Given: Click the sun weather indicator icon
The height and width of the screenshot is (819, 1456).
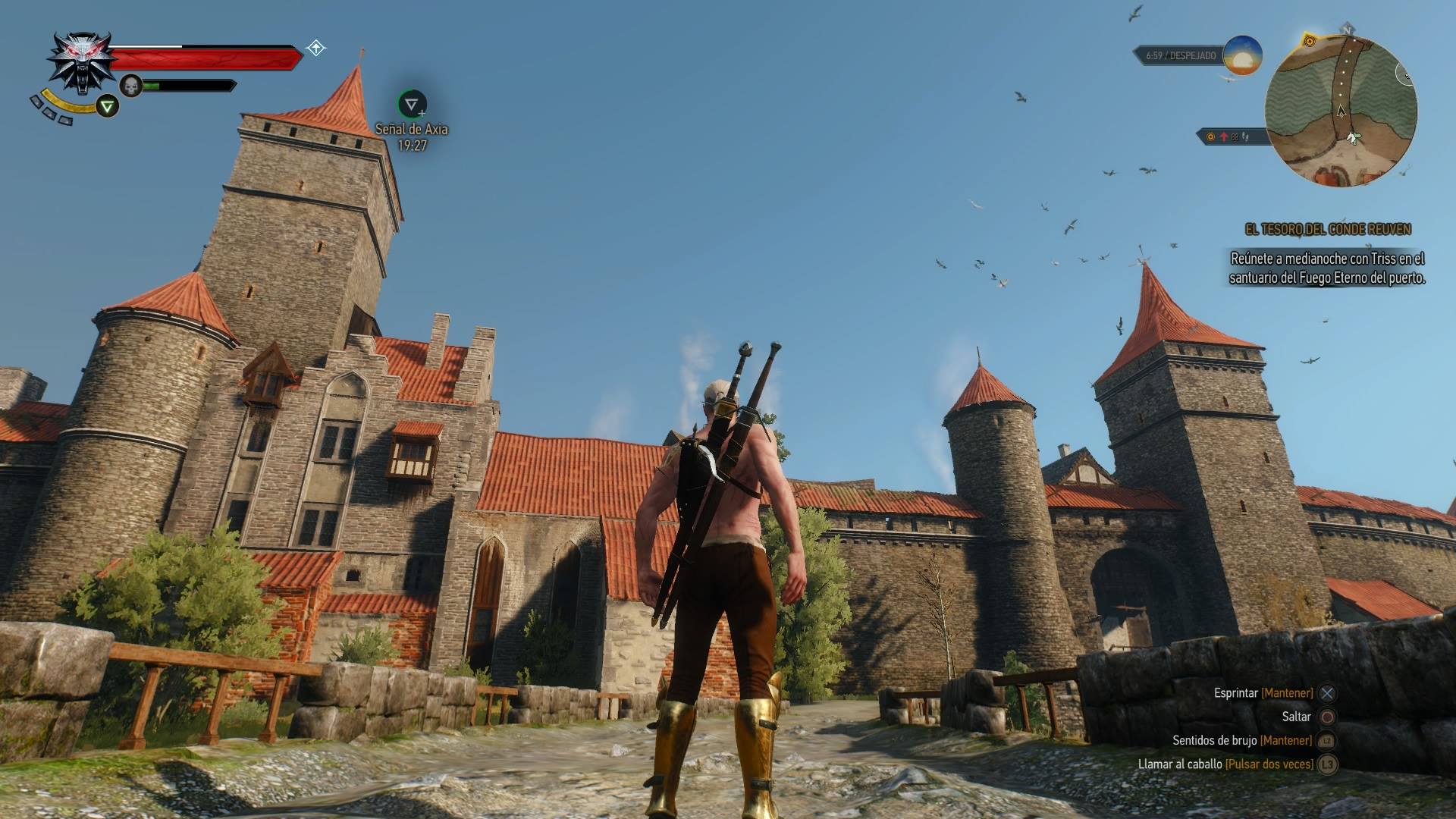Looking at the screenshot, I should pos(1242,55).
